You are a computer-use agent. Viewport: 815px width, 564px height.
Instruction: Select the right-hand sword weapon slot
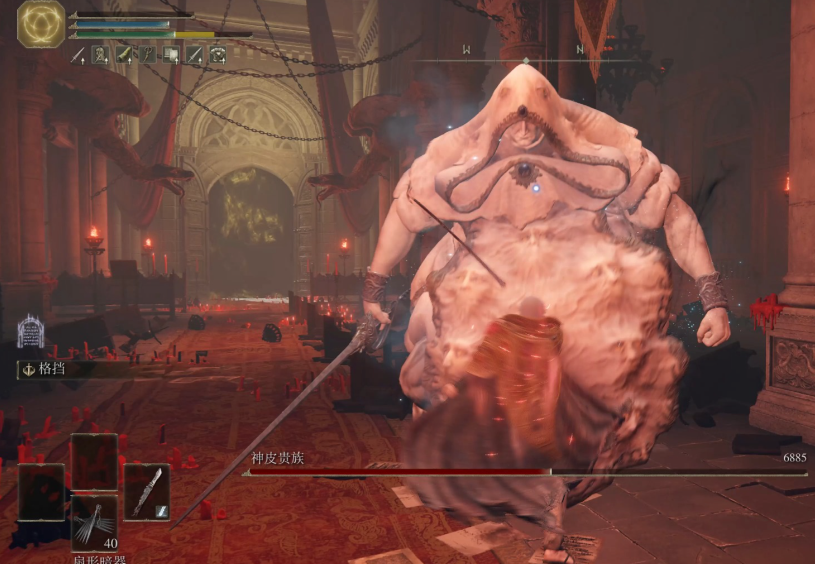point(147,491)
